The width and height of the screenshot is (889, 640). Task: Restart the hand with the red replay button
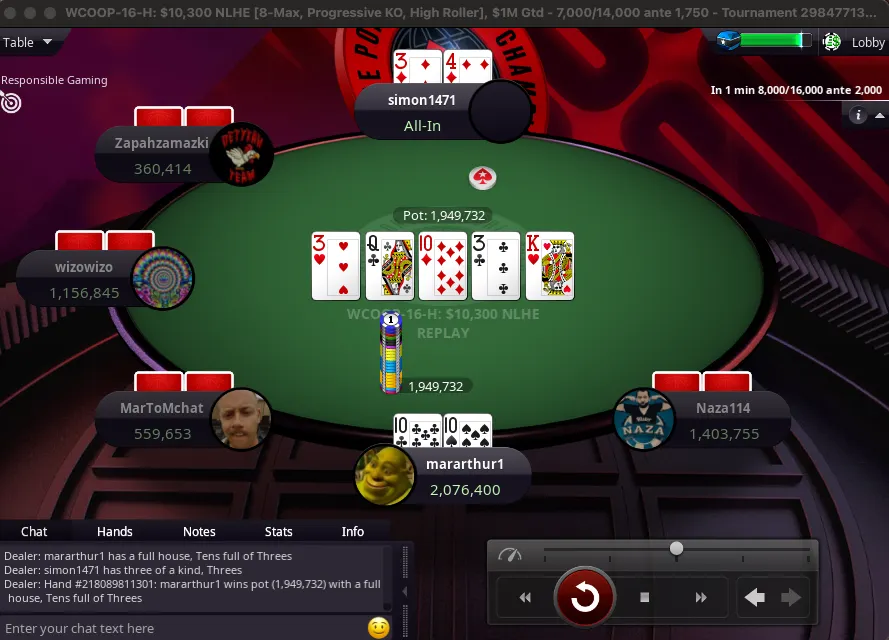pyautogui.click(x=584, y=598)
